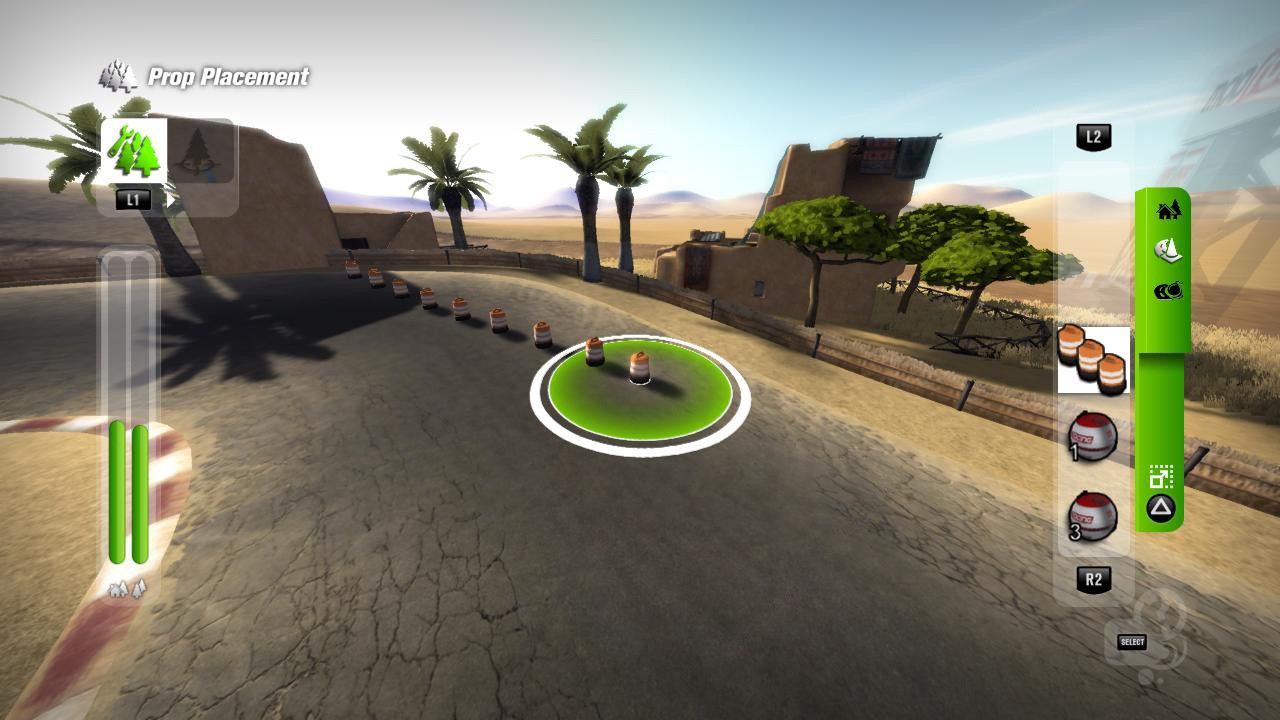Click the marquee multi-select icon
Screen dimensions: 1280x720
point(1163,475)
